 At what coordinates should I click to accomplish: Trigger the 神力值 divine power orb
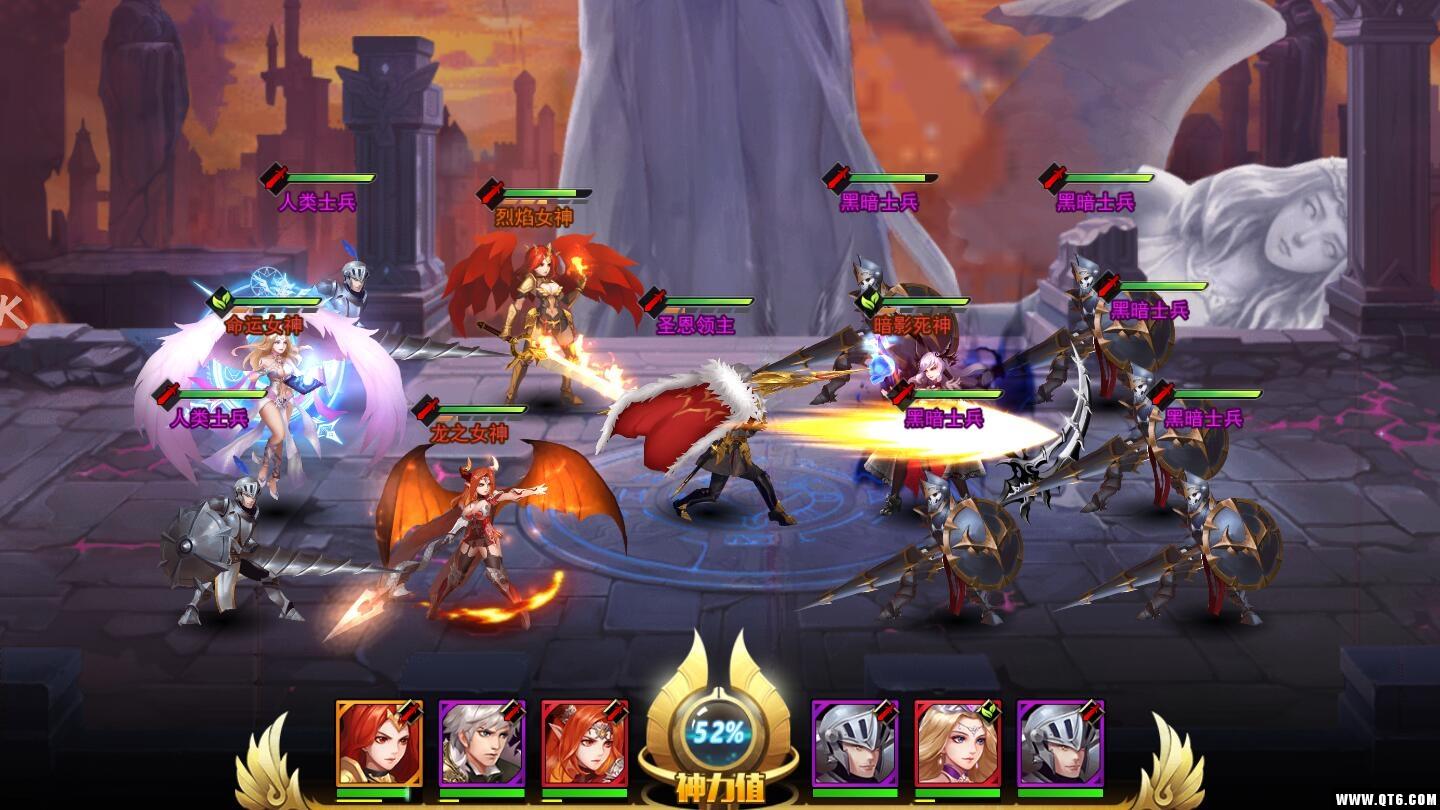pyautogui.click(x=719, y=735)
